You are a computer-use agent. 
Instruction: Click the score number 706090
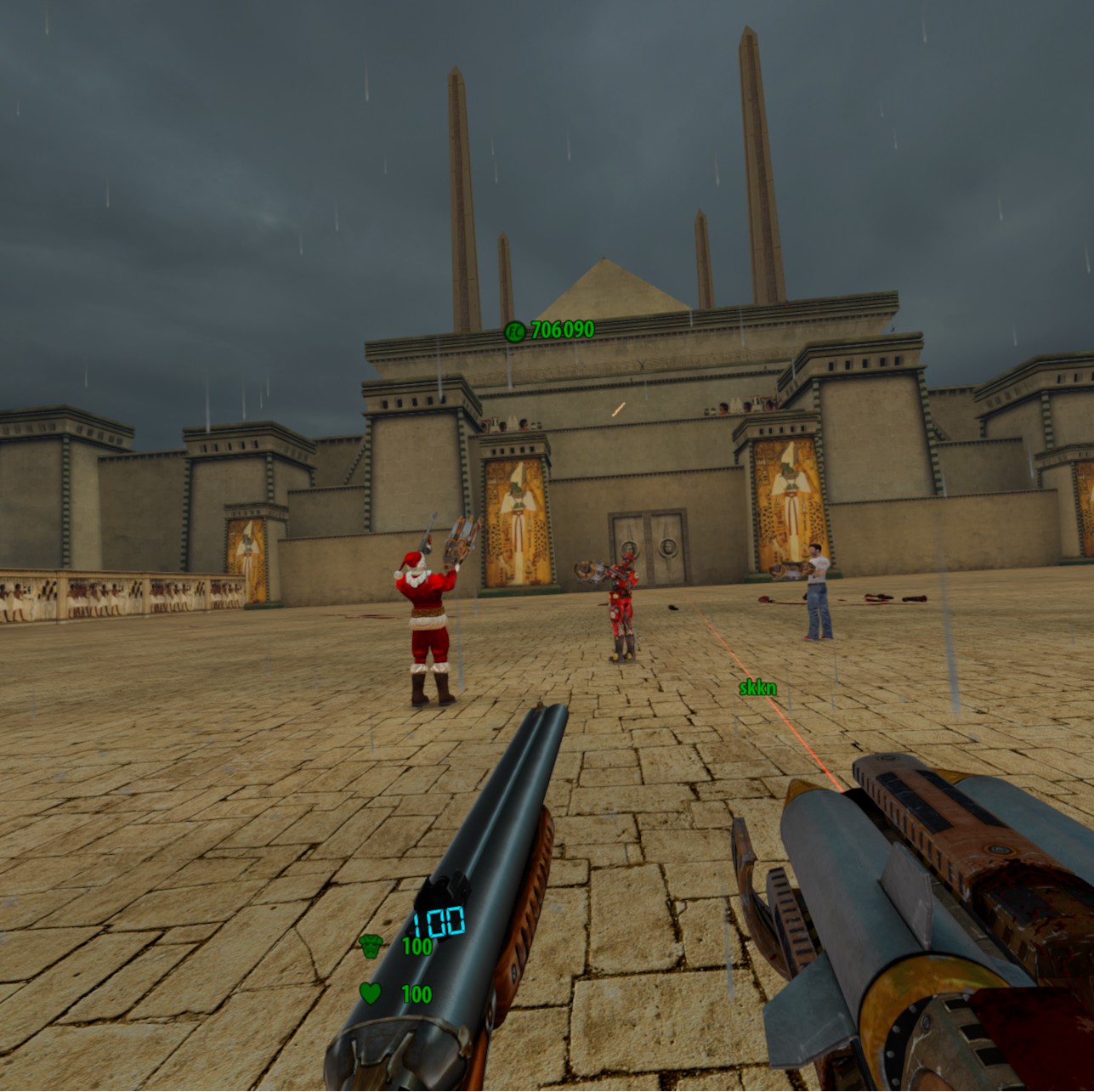[x=561, y=327]
